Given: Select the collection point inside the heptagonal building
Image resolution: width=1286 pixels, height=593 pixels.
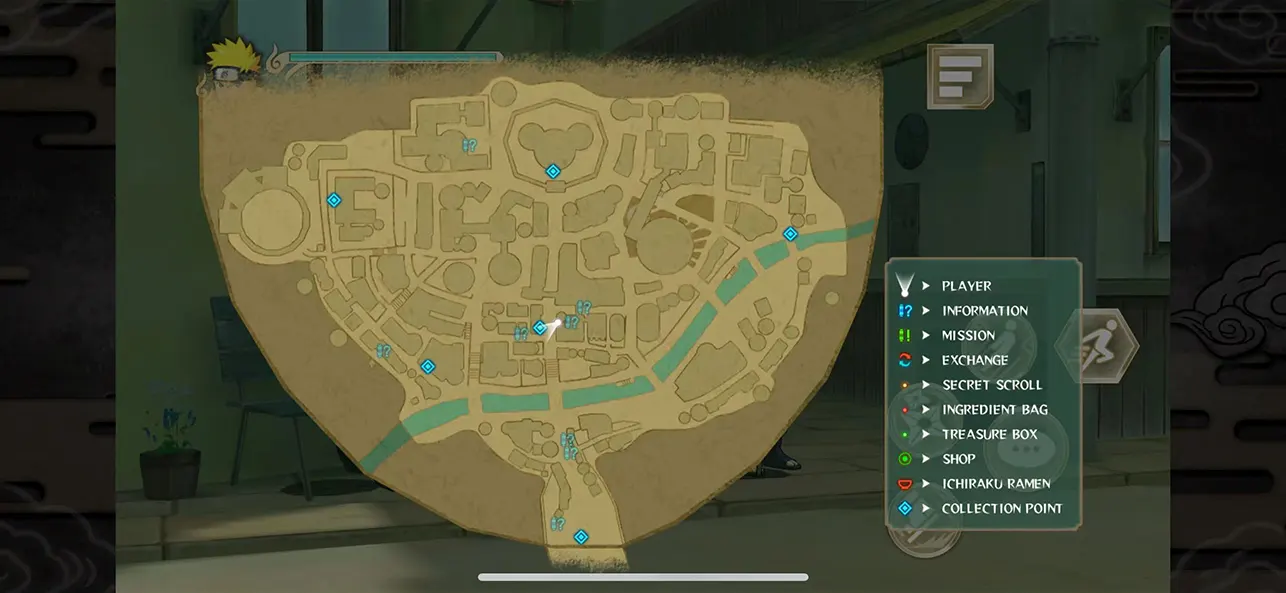Looking at the screenshot, I should click(x=552, y=171).
